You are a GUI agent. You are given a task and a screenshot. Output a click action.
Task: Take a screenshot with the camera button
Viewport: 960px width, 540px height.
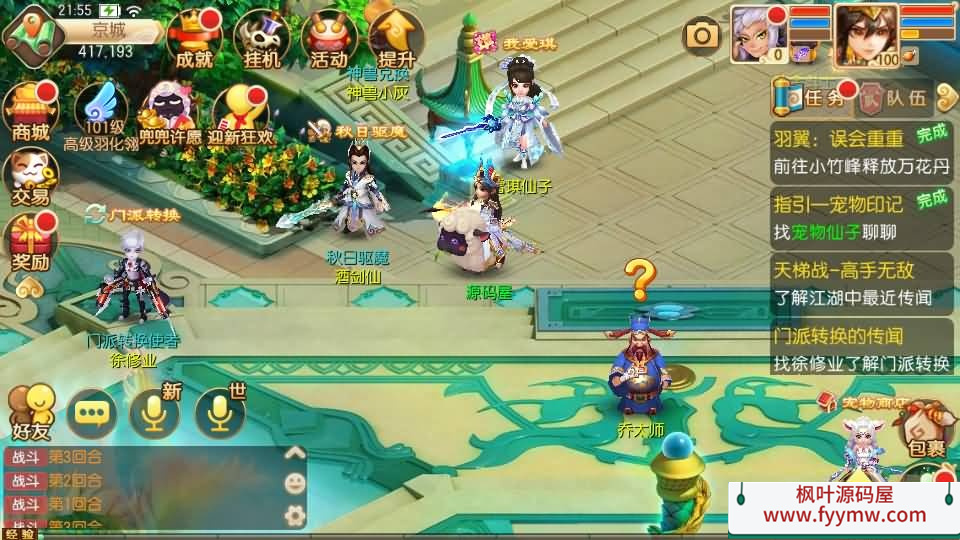[x=702, y=37]
